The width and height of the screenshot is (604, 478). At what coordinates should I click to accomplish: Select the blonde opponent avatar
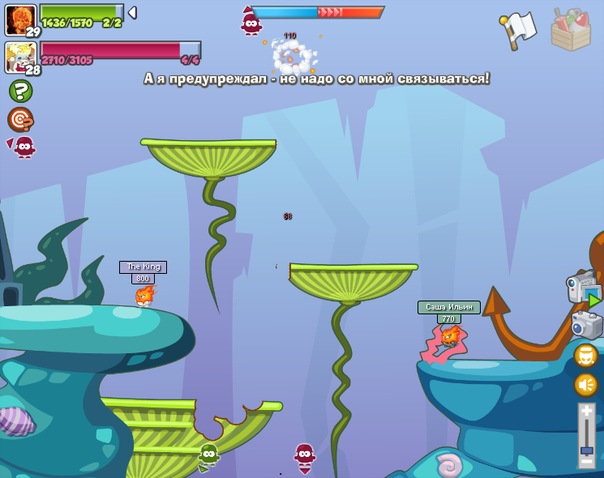coord(20,55)
